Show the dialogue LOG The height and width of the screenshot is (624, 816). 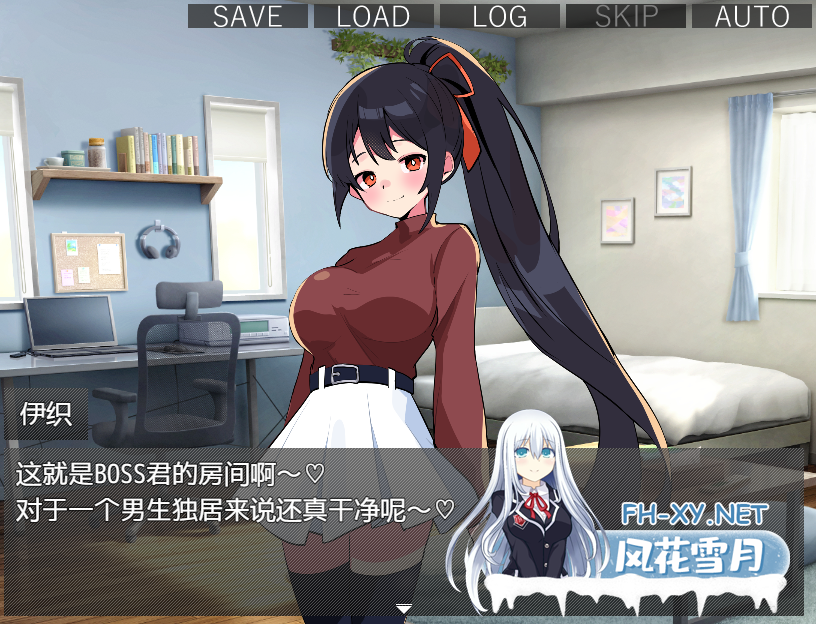(x=499, y=16)
